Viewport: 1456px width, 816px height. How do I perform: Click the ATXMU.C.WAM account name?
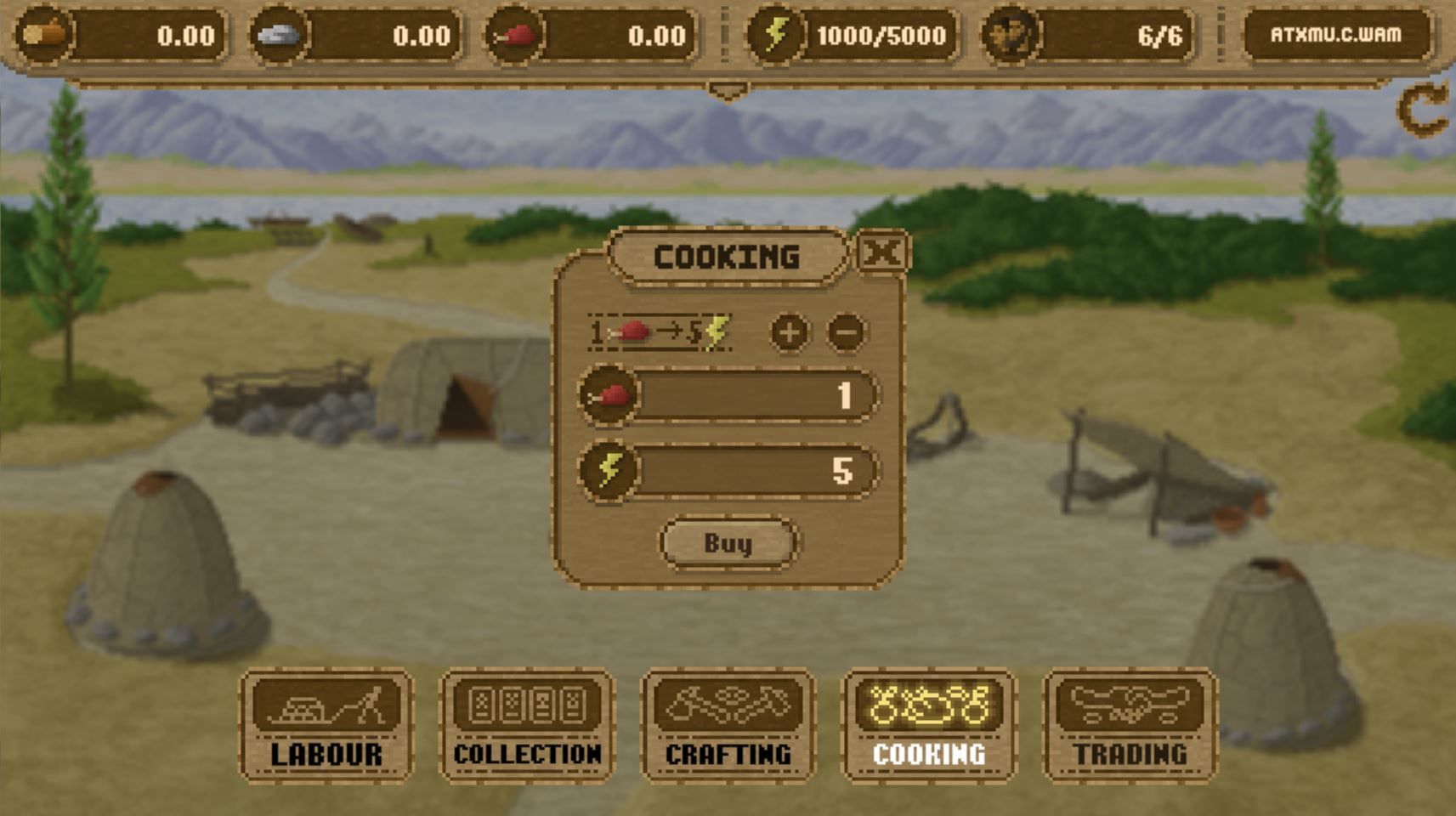point(1335,35)
